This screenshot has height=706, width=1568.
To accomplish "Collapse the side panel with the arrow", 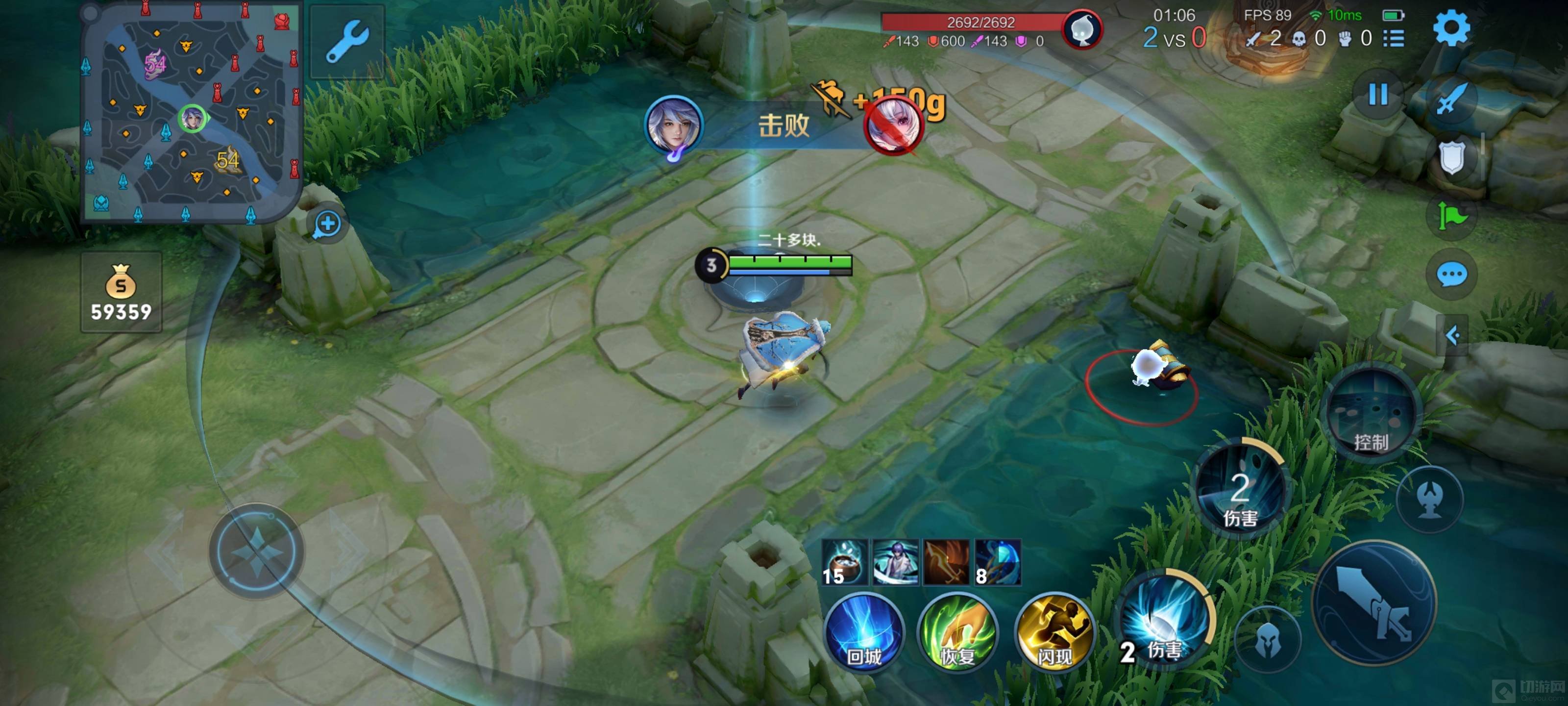I will (1452, 335).
